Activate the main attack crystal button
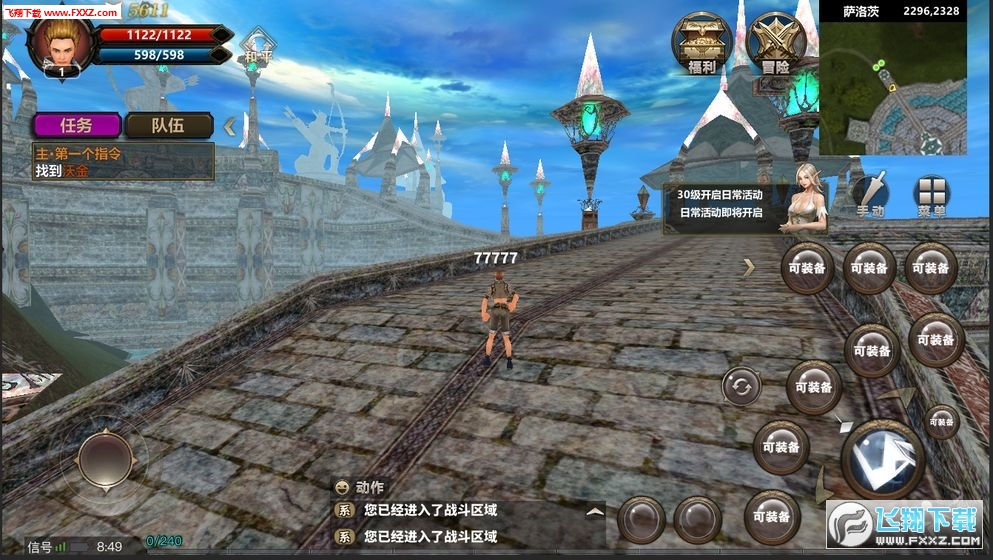993x560 pixels. point(882,459)
